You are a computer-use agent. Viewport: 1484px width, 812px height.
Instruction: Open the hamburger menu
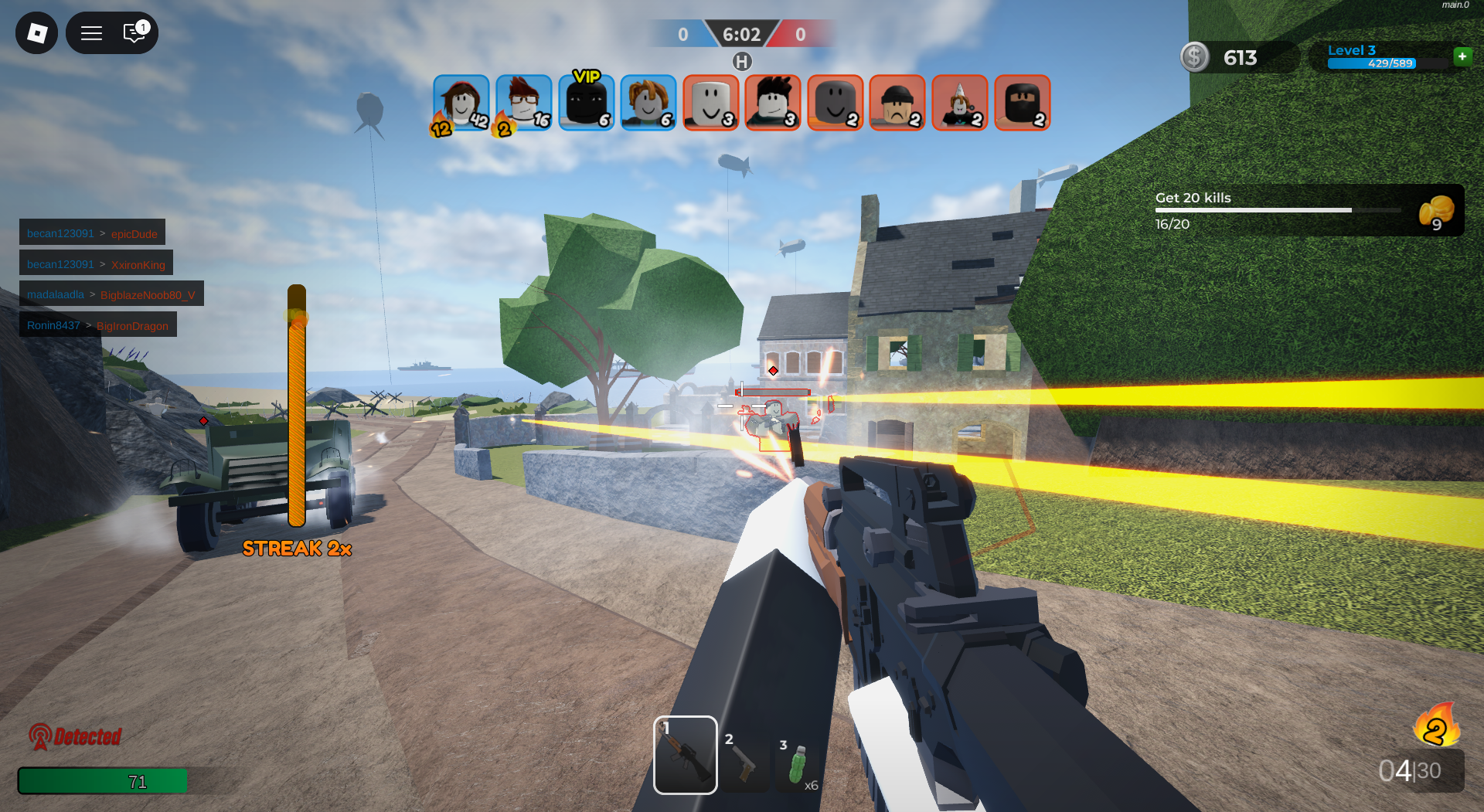[x=92, y=33]
